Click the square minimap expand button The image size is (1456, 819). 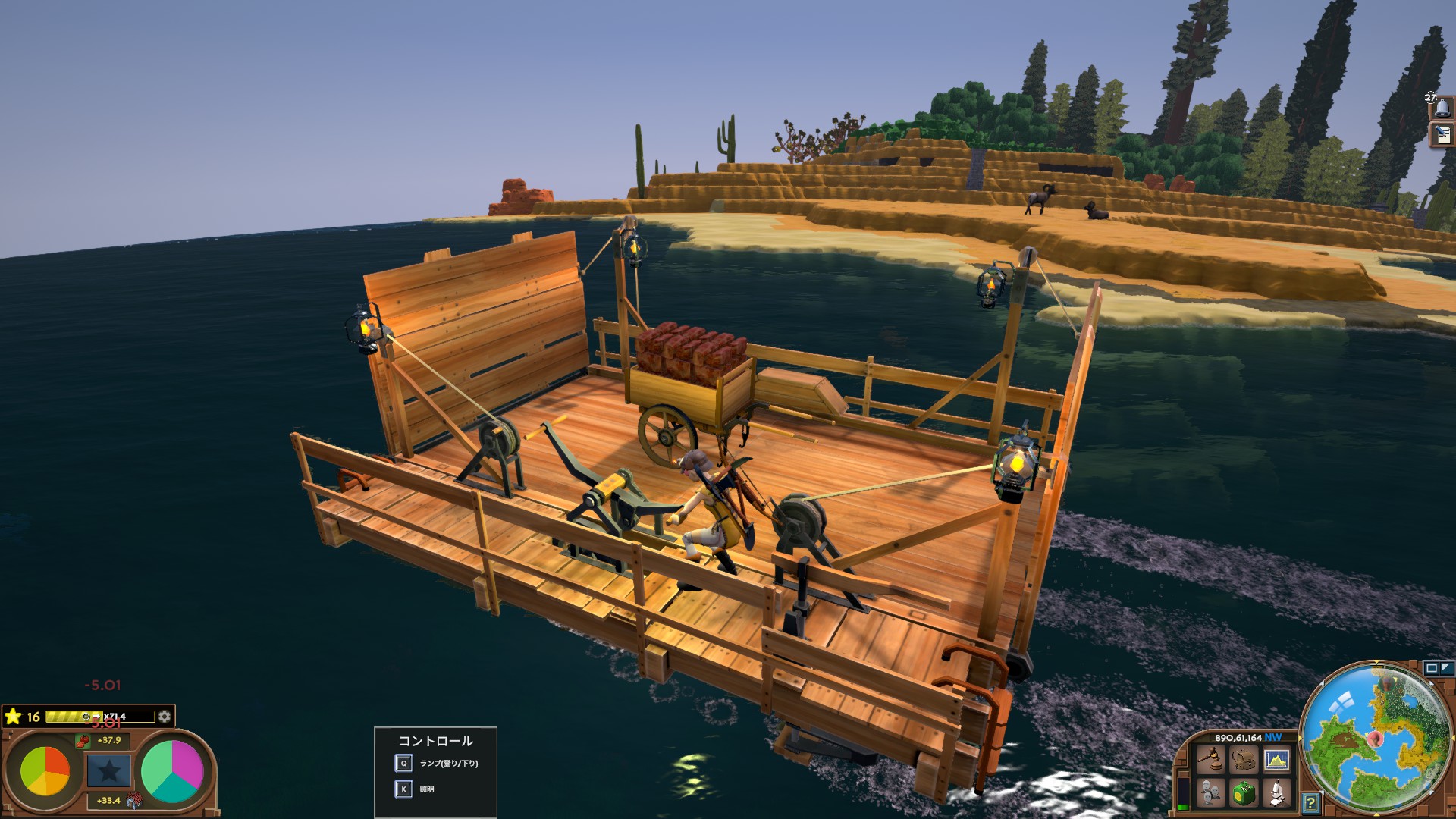pyautogui.click(x=1431, y=668)
